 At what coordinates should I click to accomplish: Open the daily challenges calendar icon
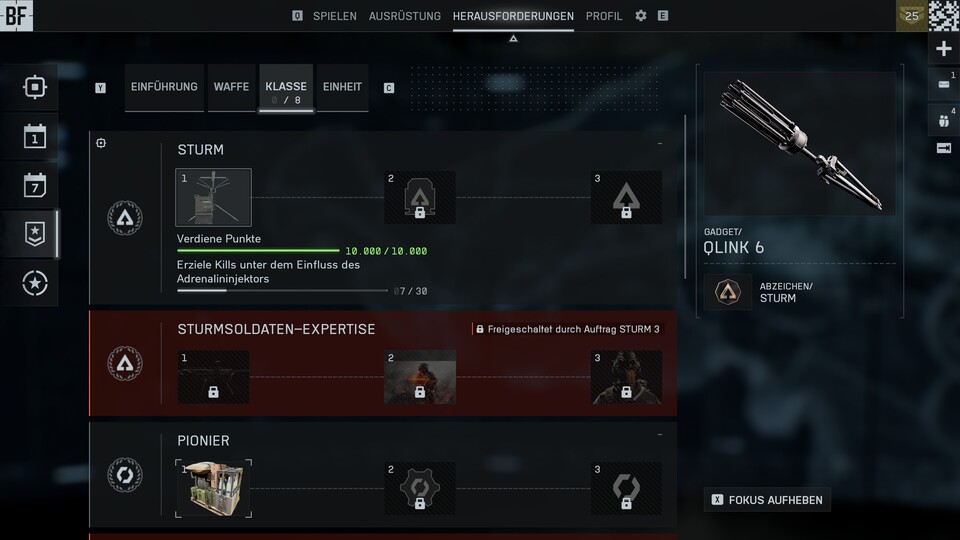click(35, 136)
